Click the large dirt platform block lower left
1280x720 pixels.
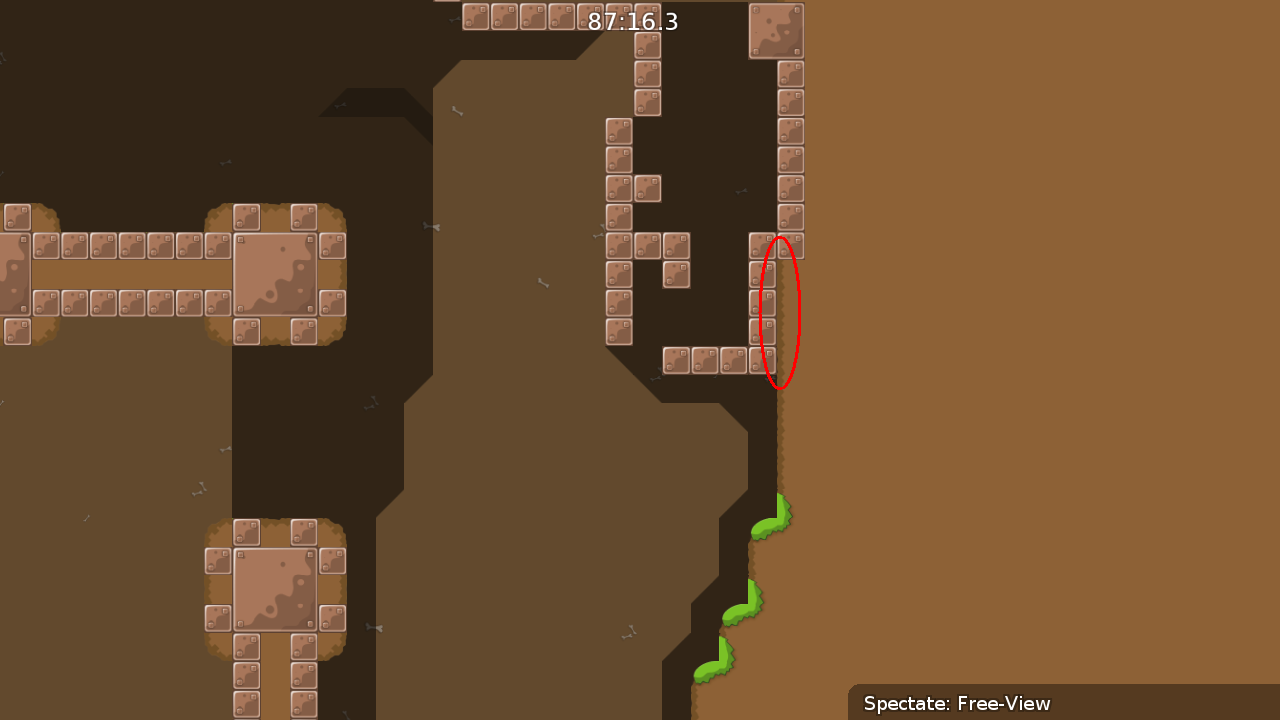(275, 590)
